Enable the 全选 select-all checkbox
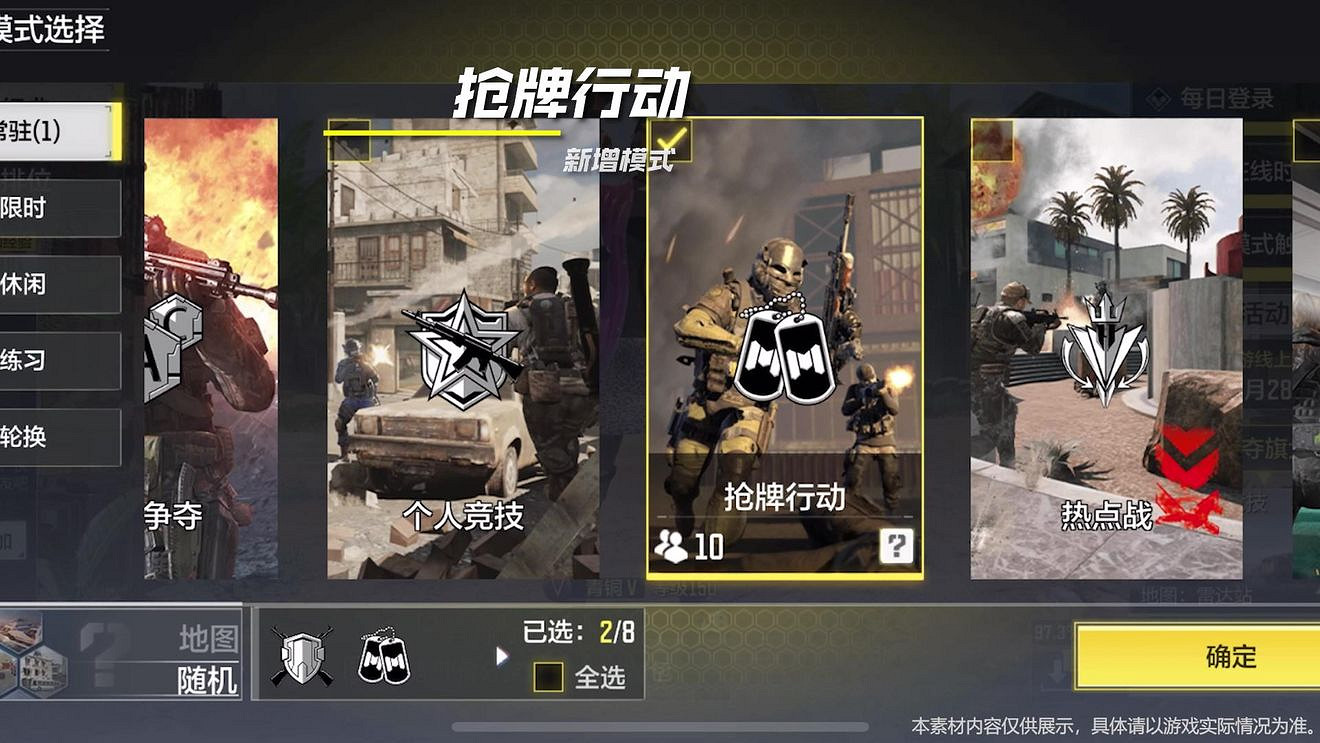The height and width of the screenshot is (743, 1320). click(548, 678)
